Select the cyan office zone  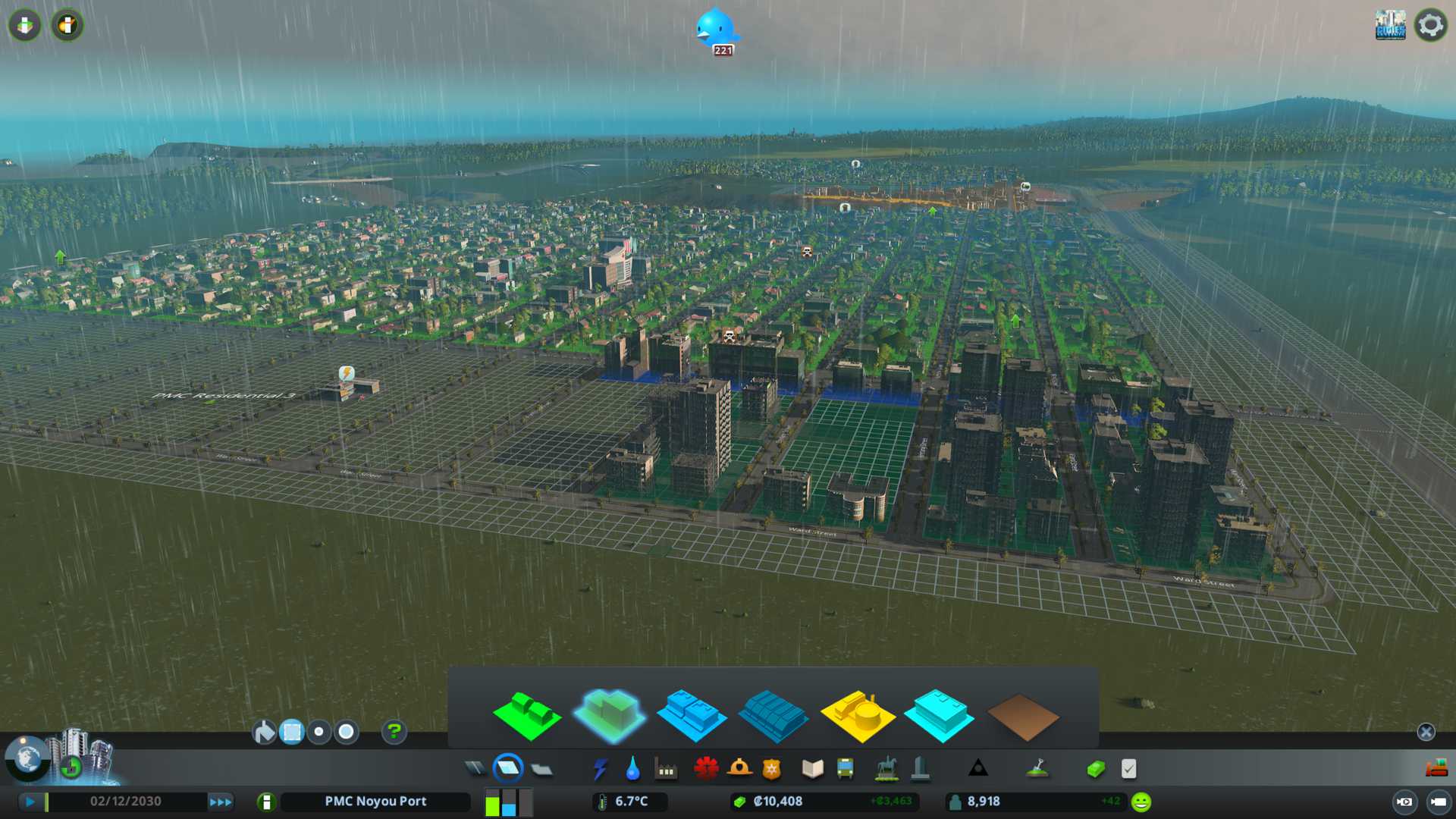939,717
